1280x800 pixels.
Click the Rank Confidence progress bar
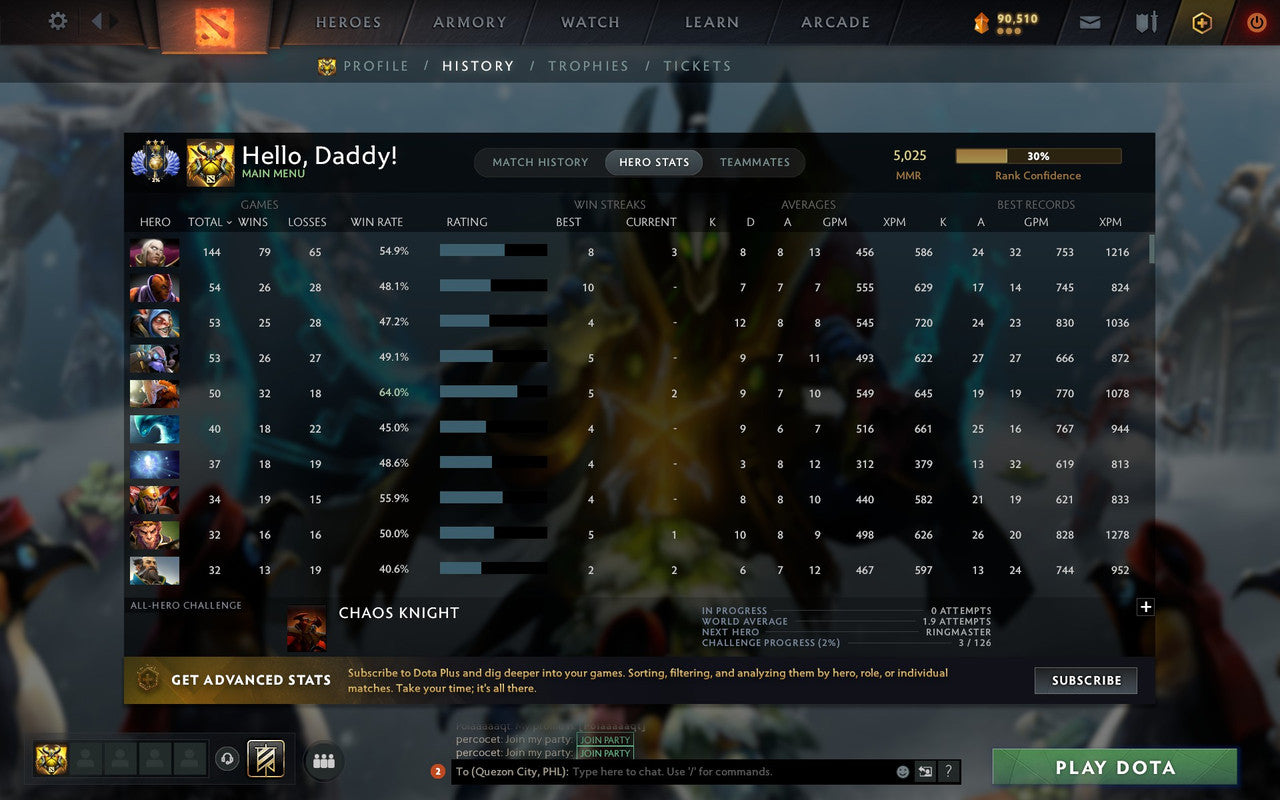(x=1039, y=156)
